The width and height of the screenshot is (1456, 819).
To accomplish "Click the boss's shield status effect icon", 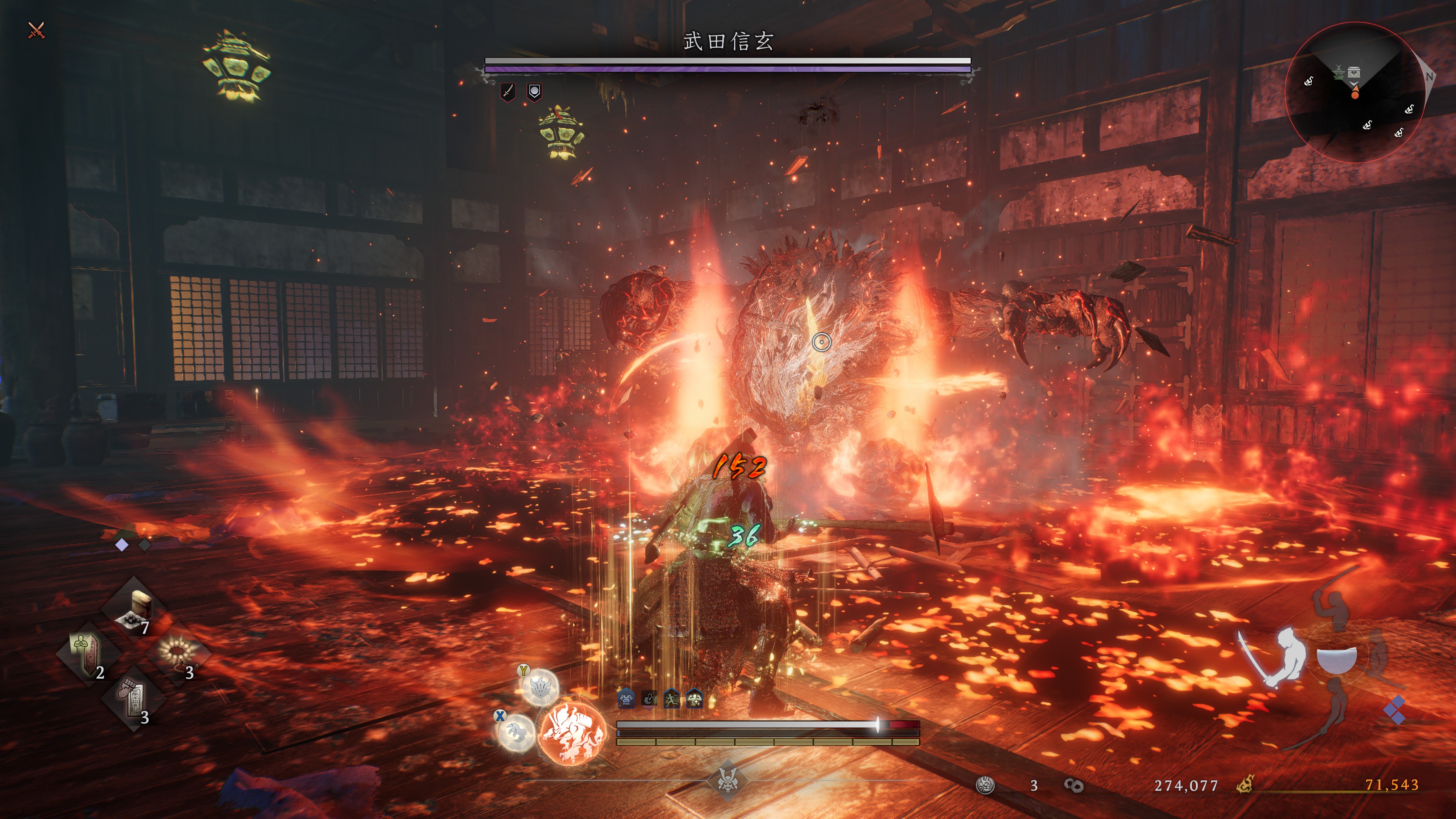I will 534,91.
